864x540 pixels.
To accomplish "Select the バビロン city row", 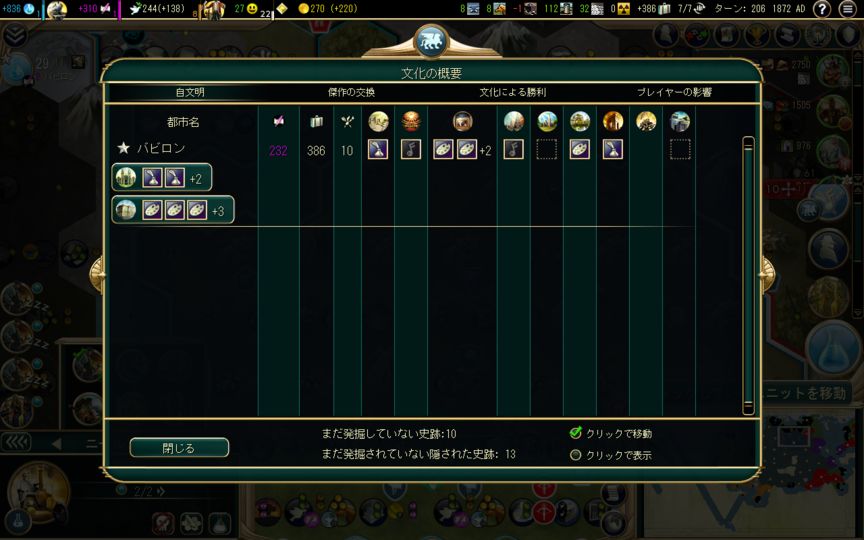I will [162, 149].
